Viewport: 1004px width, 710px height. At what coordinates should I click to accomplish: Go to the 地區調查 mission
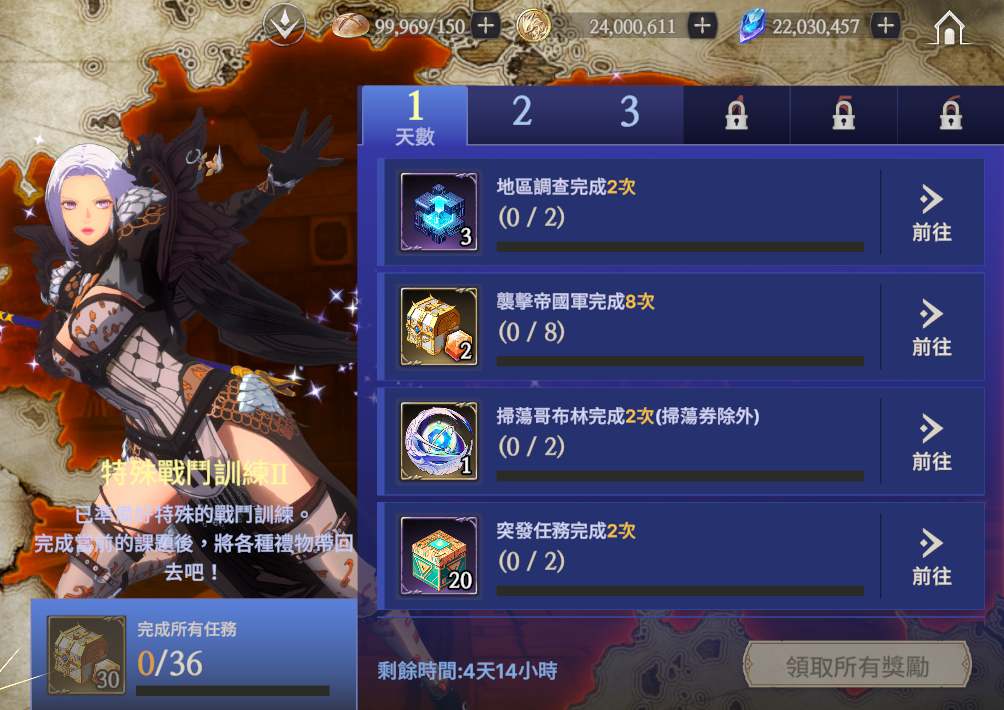(x=931, y=213)
